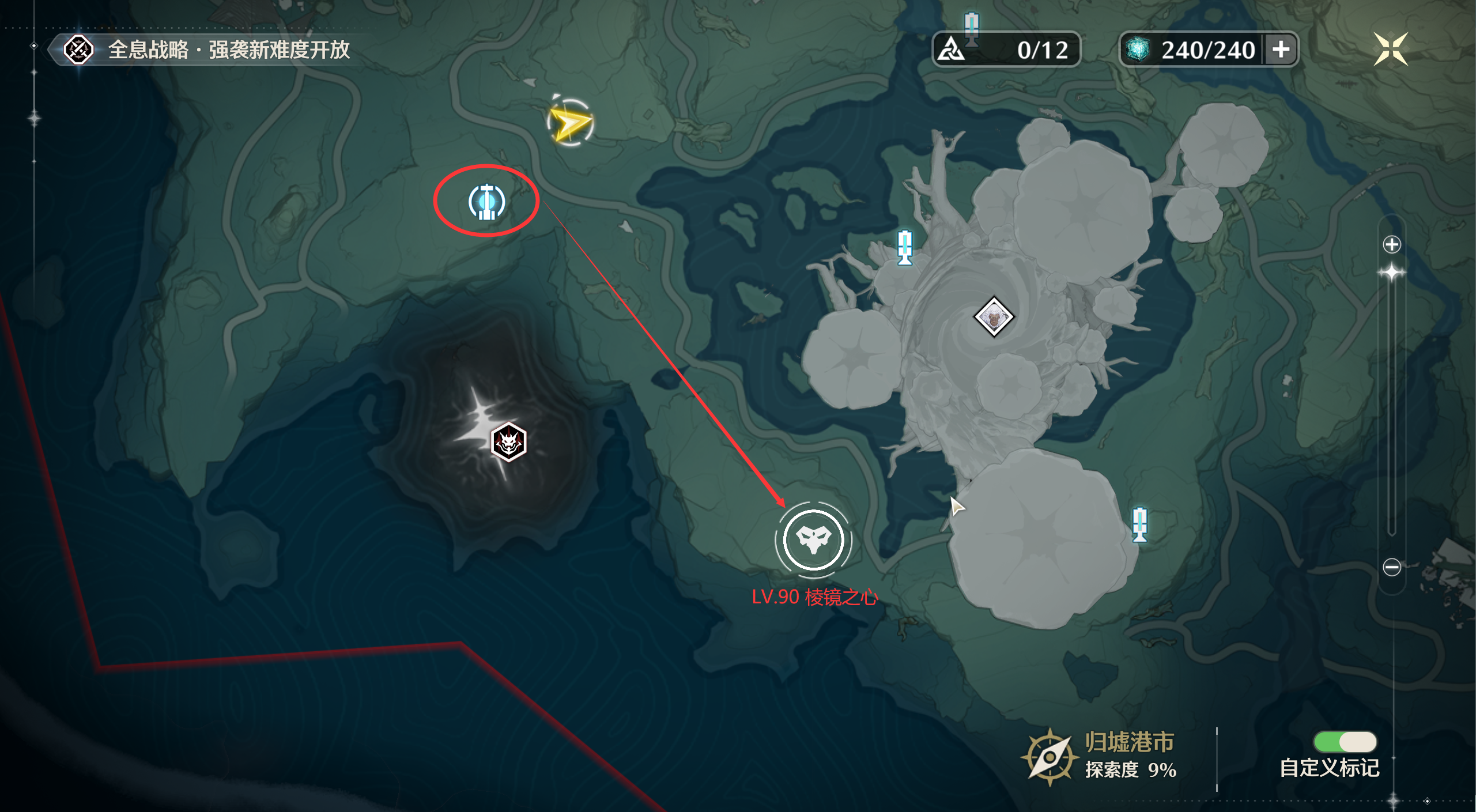Add more Waveplates with the plus button
Image resolution: width=1476 pixels, height=812 pixels.
coord(1281,50)
